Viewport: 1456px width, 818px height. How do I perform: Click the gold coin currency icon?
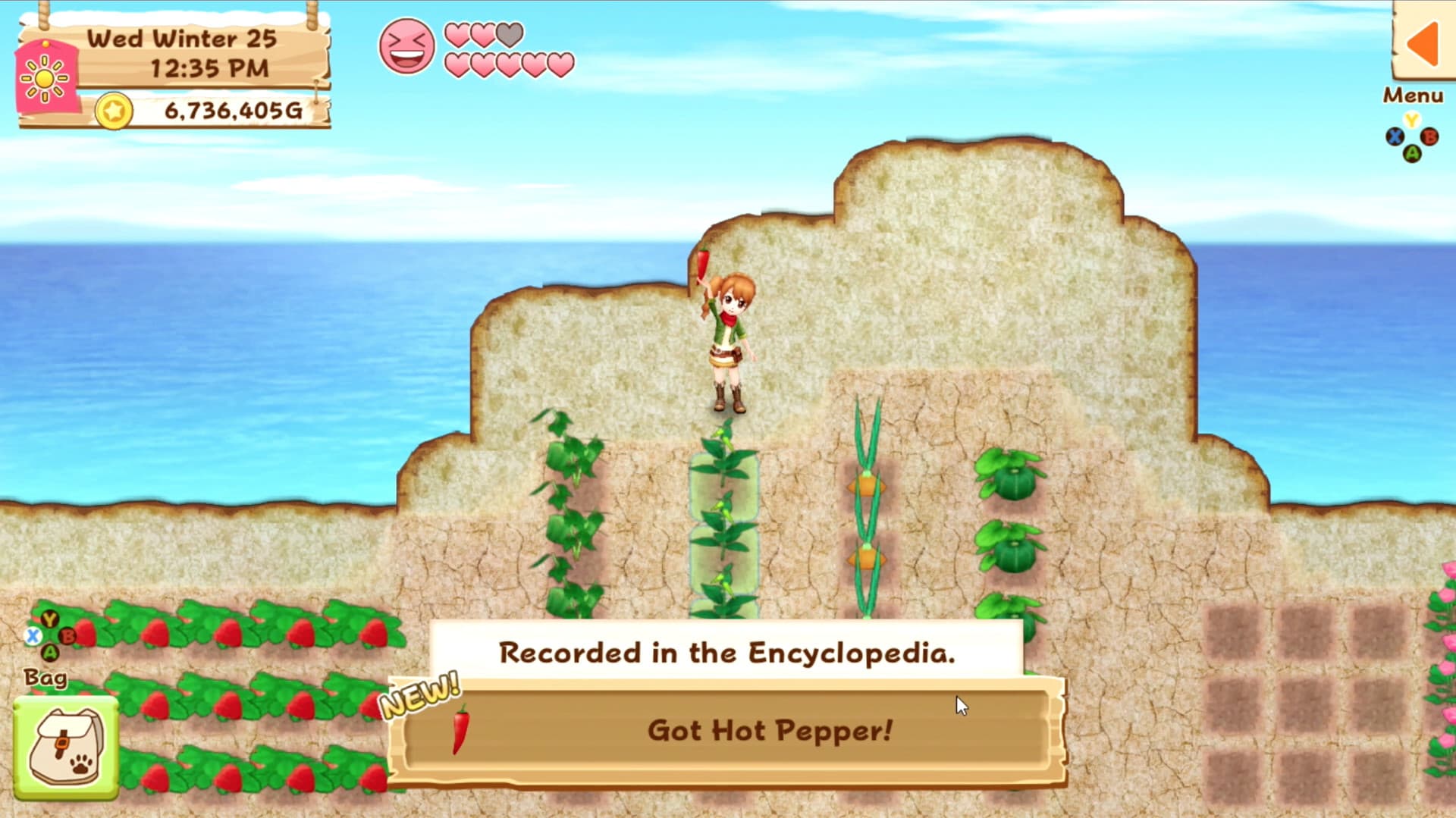click(114, 112)
